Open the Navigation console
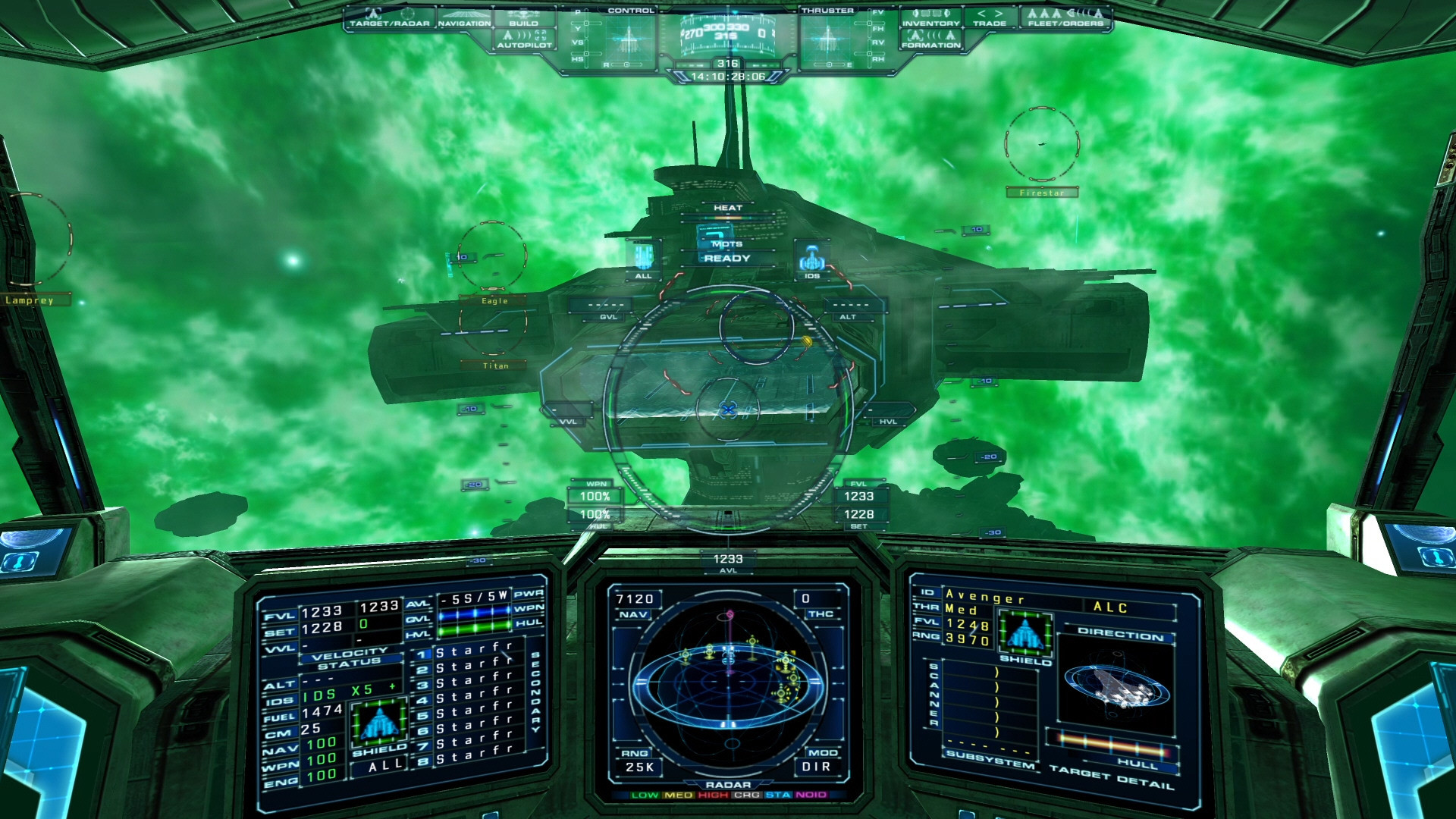Image resolution: width=1456 pixels, height=819 pixels. [x=464, y=17]
